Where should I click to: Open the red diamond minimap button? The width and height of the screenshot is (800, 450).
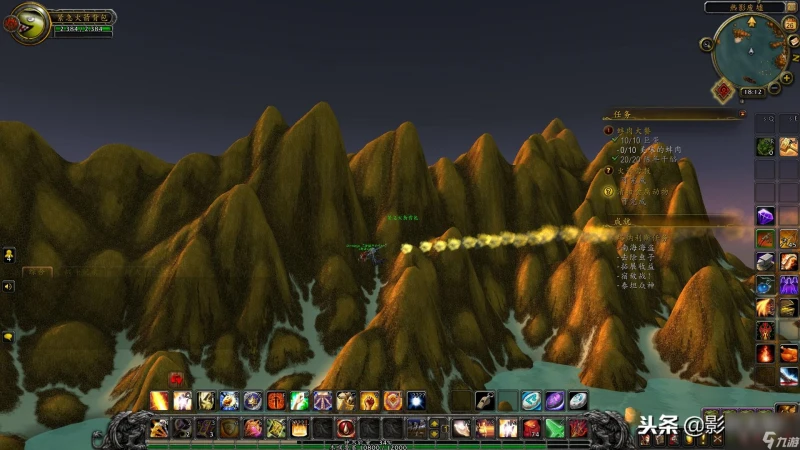tap(722, 90)
